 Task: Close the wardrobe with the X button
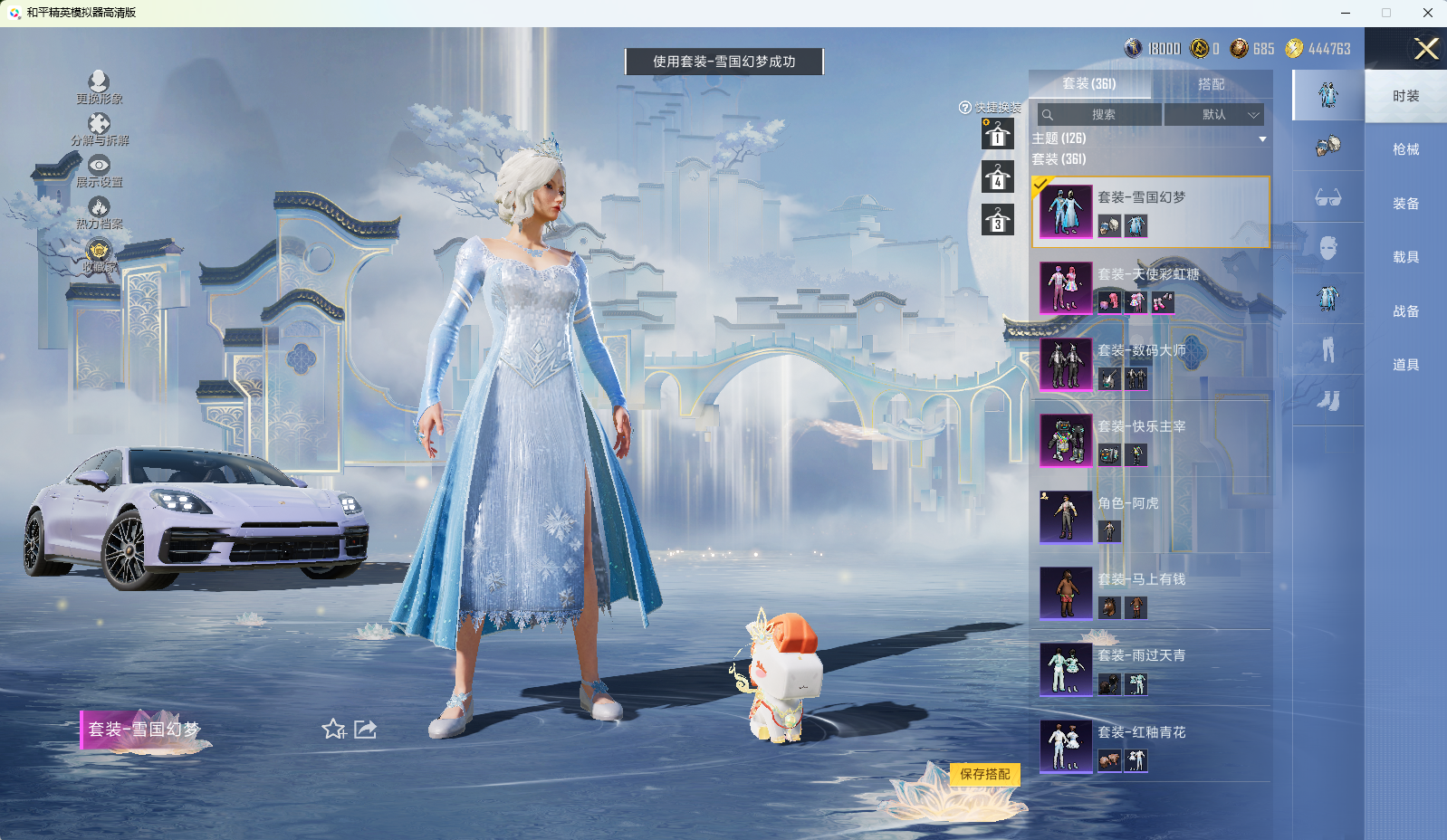point(1426,49)
